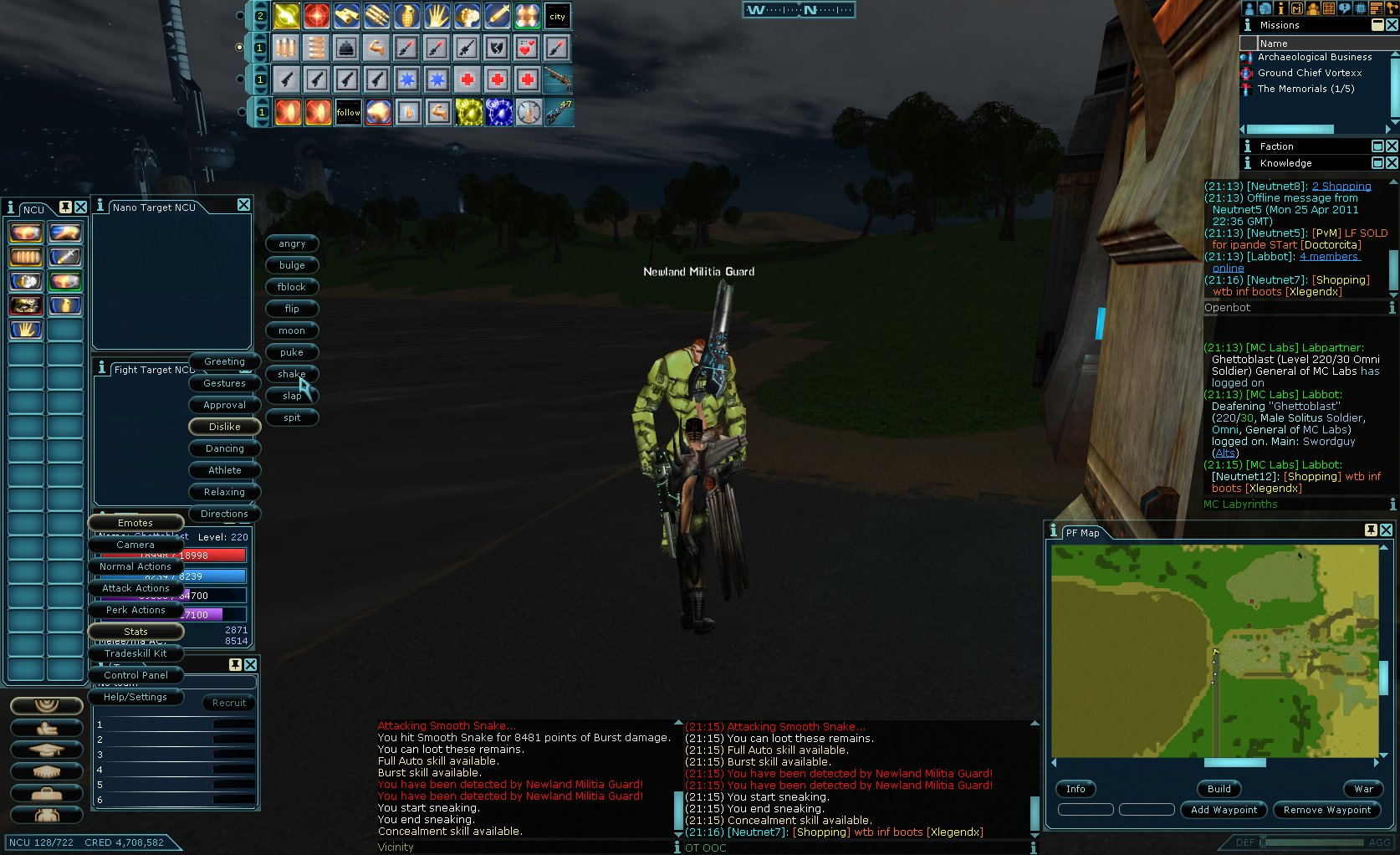
Task: Open Help/Settings from the menu
Action: 135,697
